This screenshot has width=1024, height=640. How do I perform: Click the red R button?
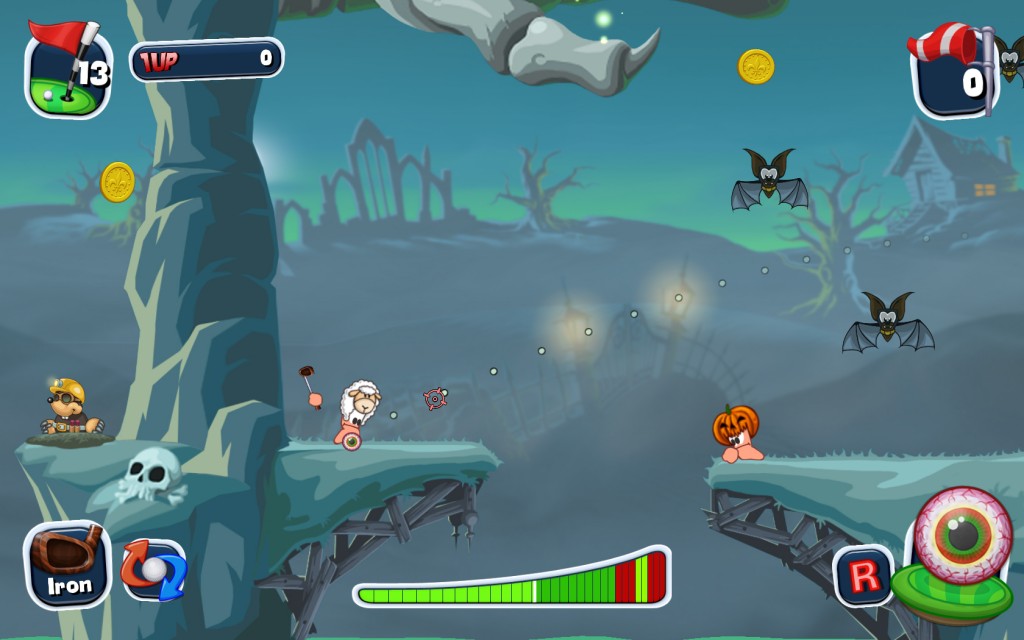(x=863, y=576)
